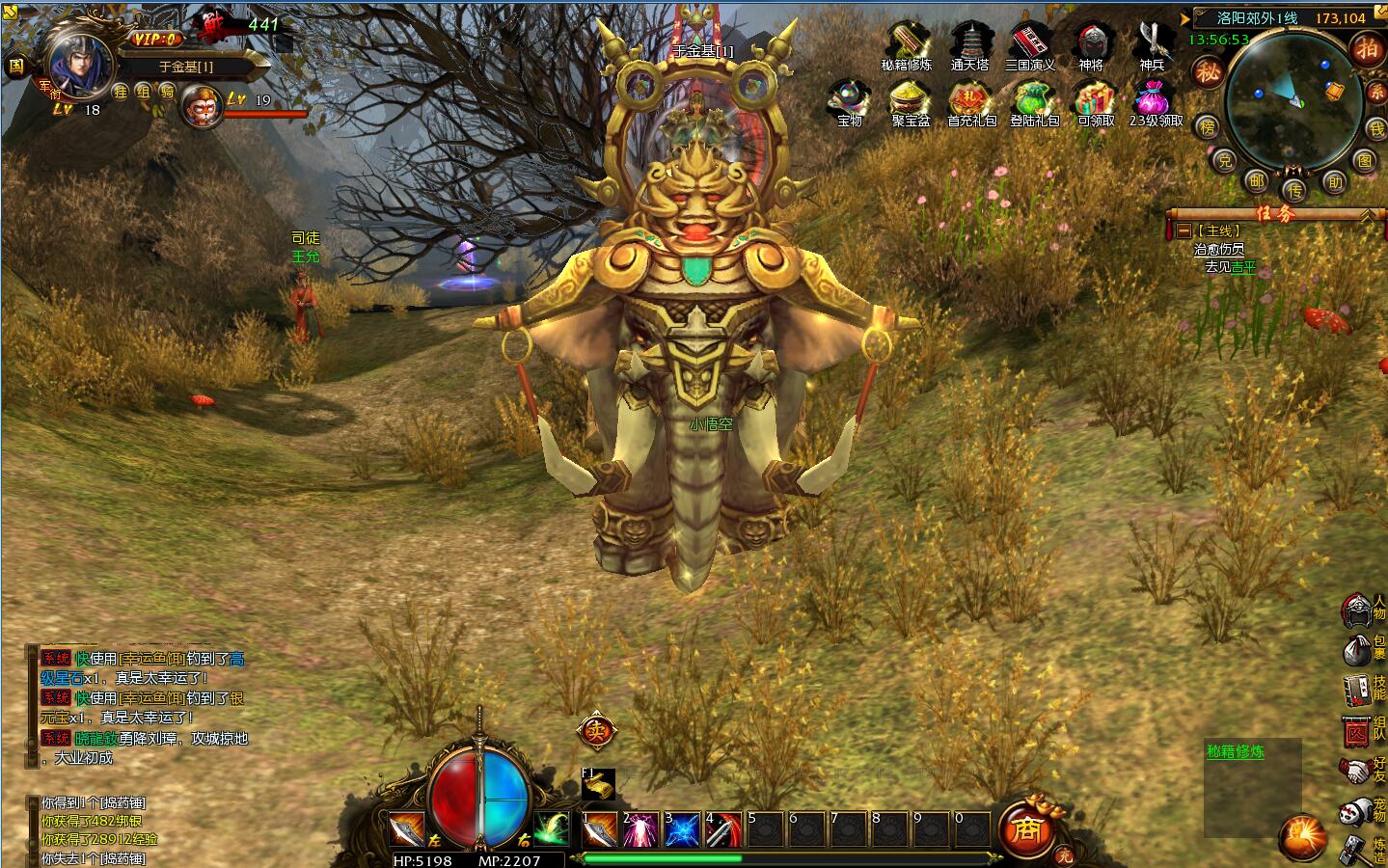Screen dimensions: 1388x868
Task: Open the 人物 character panel
Action: [1362, 609]
